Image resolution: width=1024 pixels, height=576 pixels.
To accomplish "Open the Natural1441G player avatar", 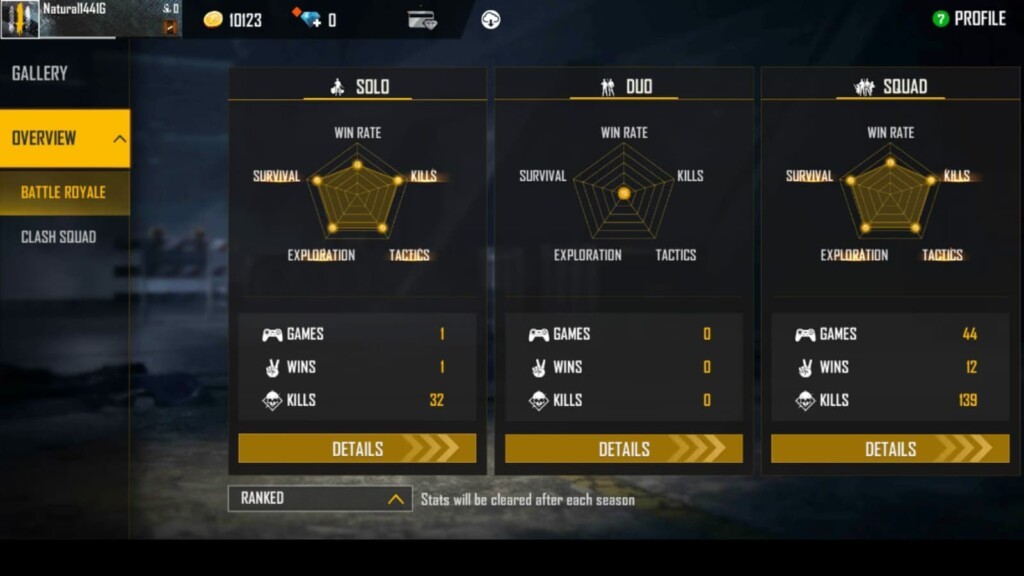I will tap(20, 19).
